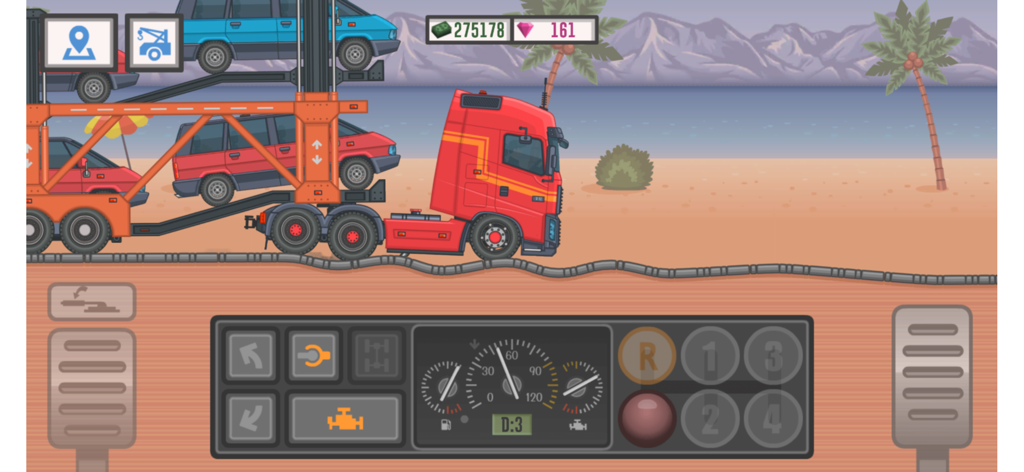Tap the brake pedal on the left

[x=91, y=387]
